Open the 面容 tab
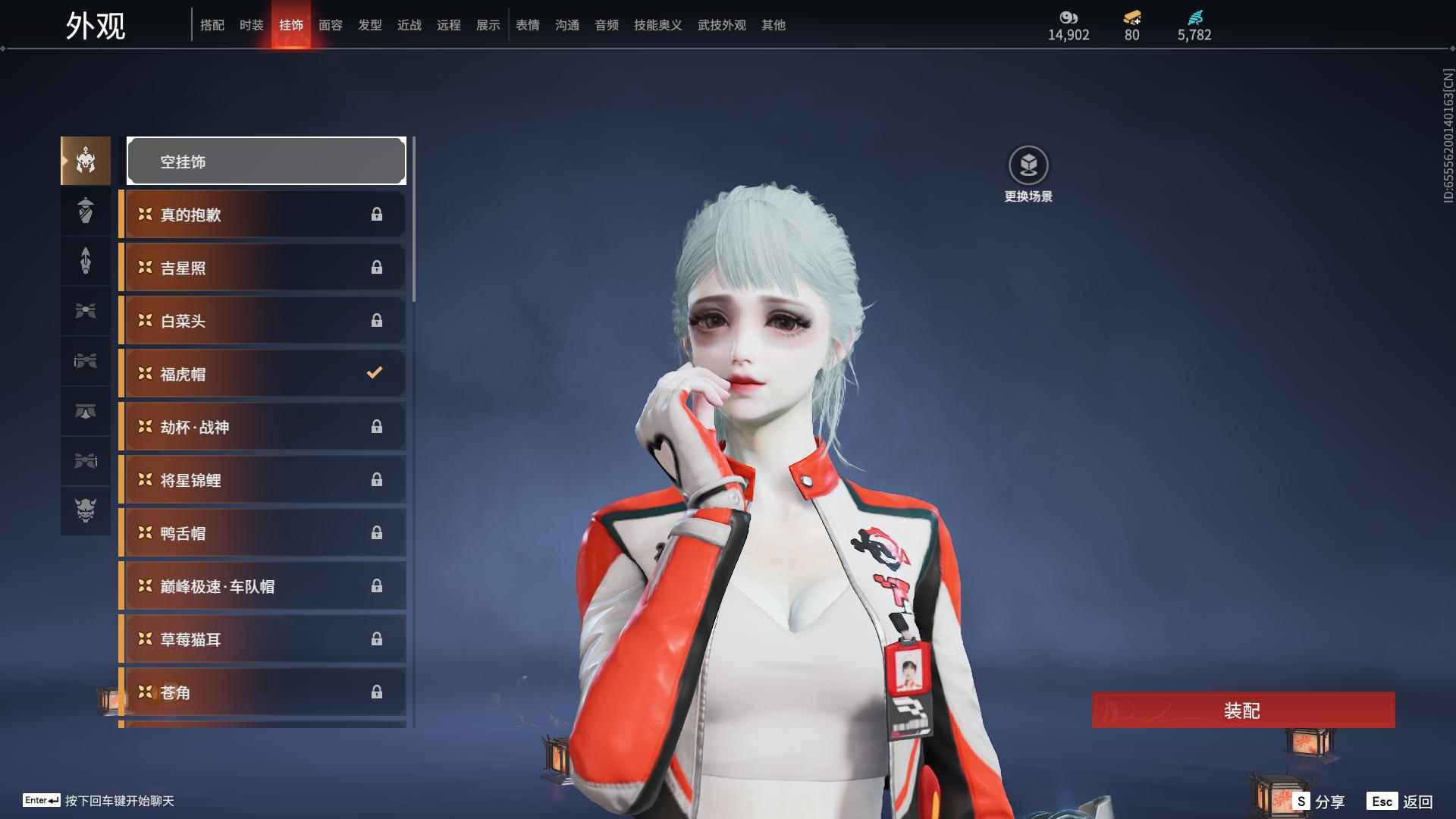The image size is (1456, 819). coord(330,25)
